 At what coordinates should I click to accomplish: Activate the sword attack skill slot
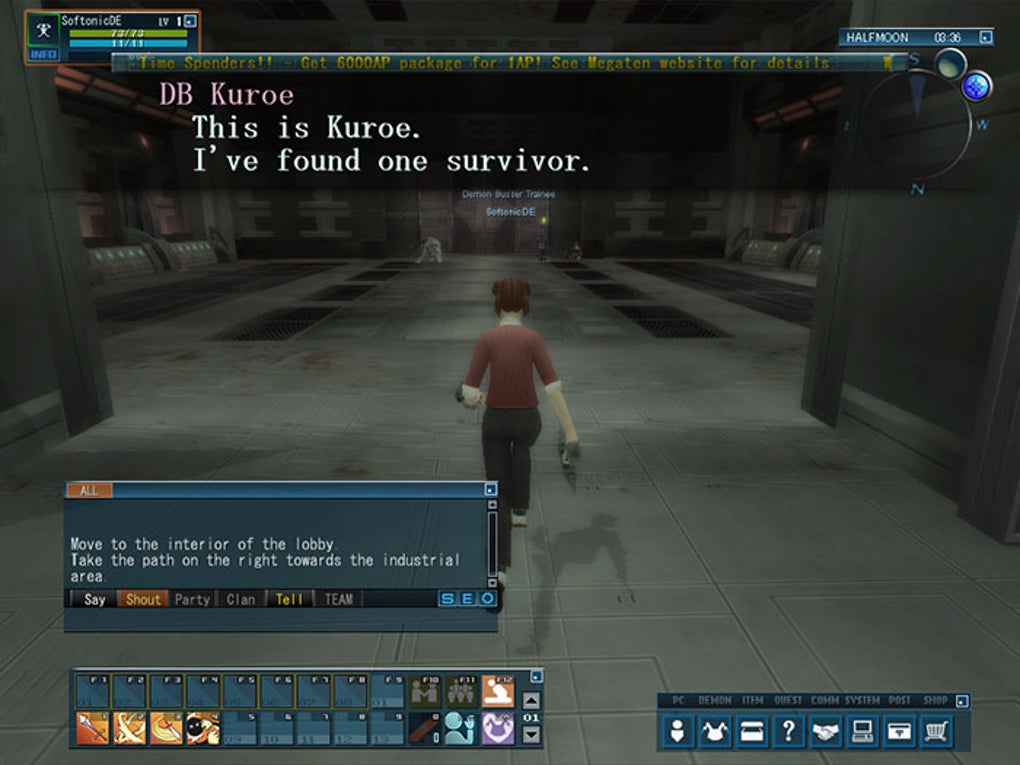(93, 727)
